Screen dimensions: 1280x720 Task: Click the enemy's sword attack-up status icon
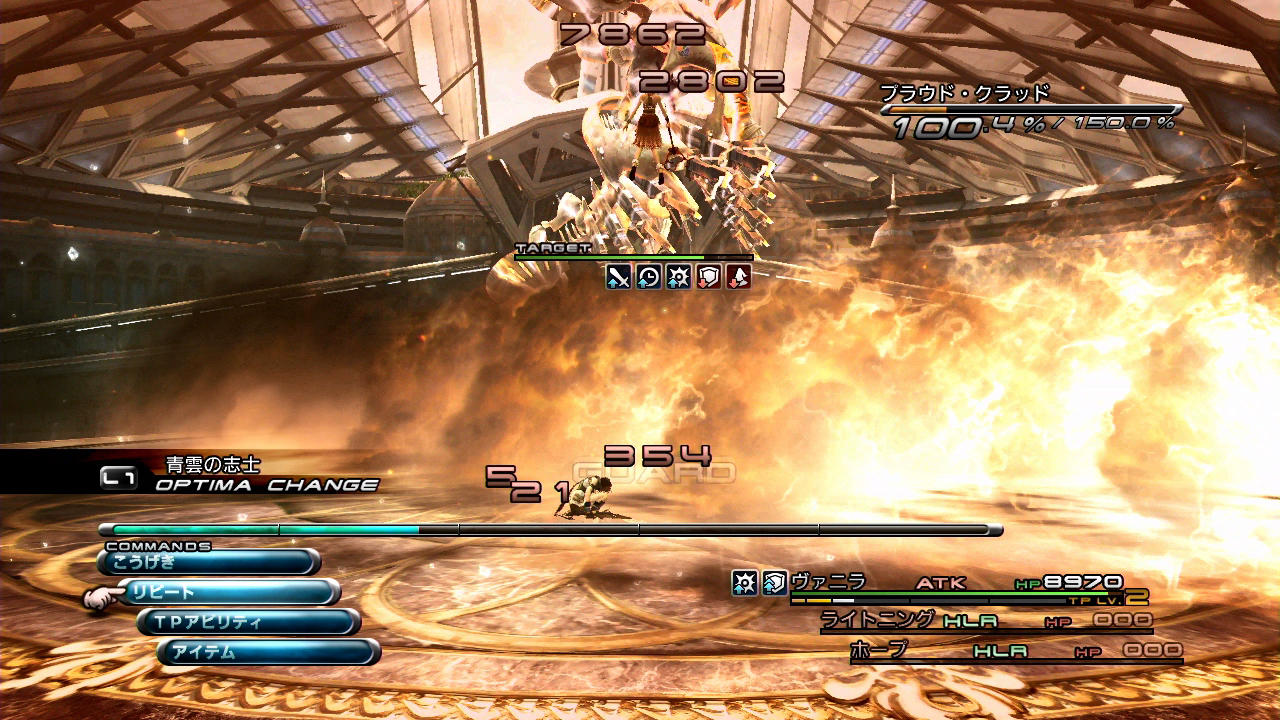coord(619,277)
